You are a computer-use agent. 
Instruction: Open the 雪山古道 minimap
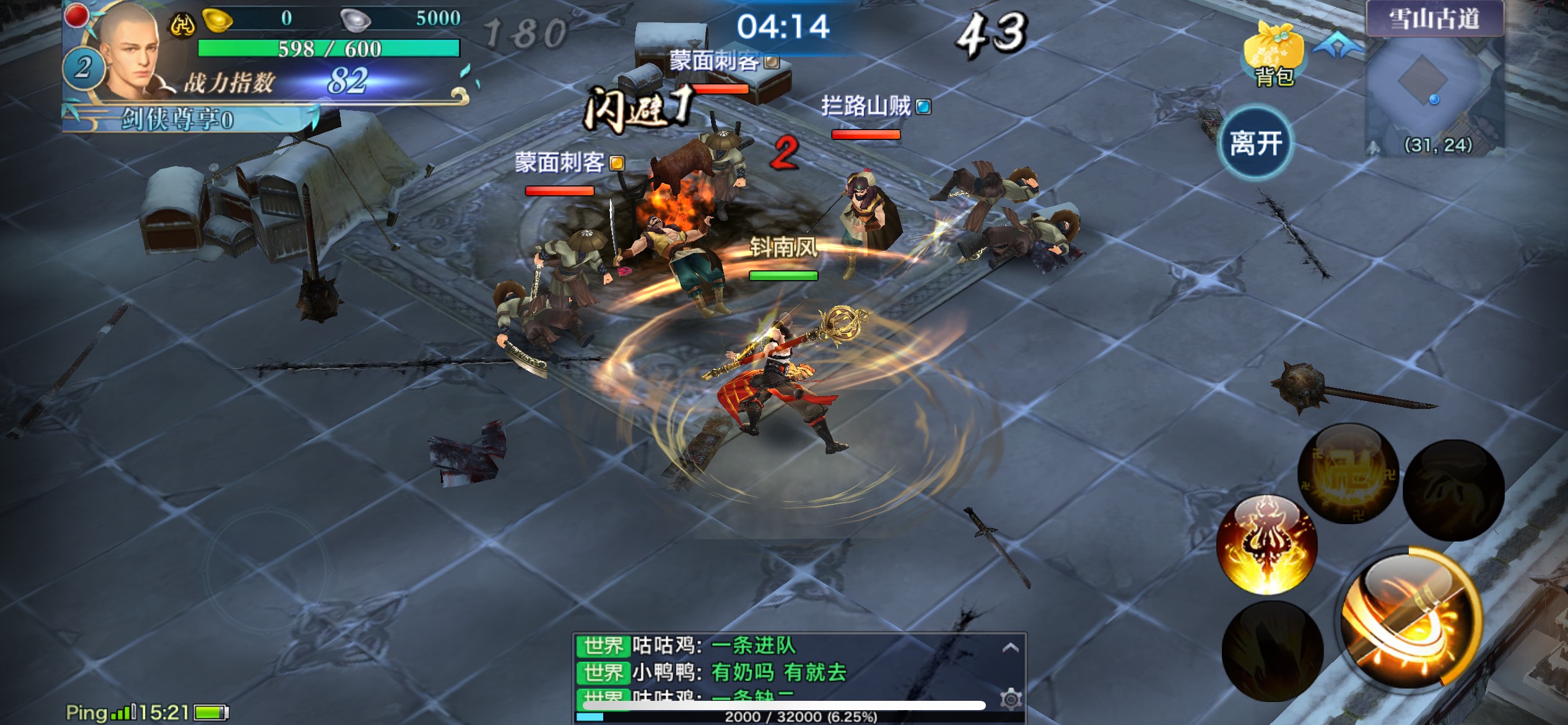pyautogui.click(x=1435, y=87)
